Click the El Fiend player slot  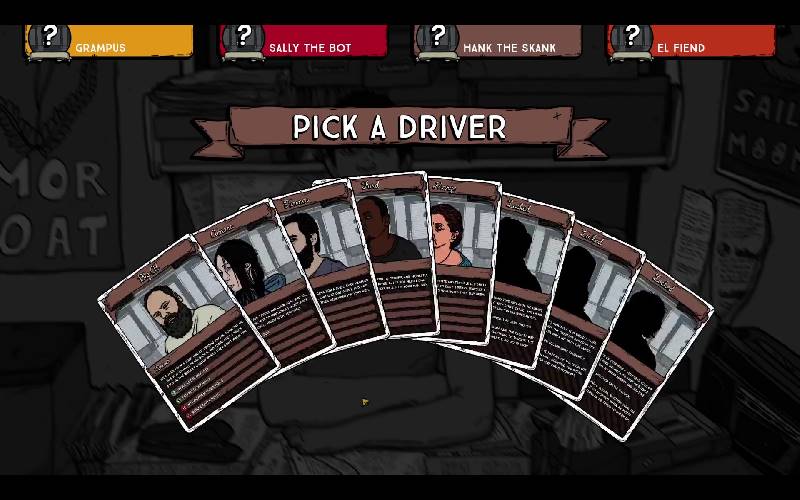pos(692,41)
